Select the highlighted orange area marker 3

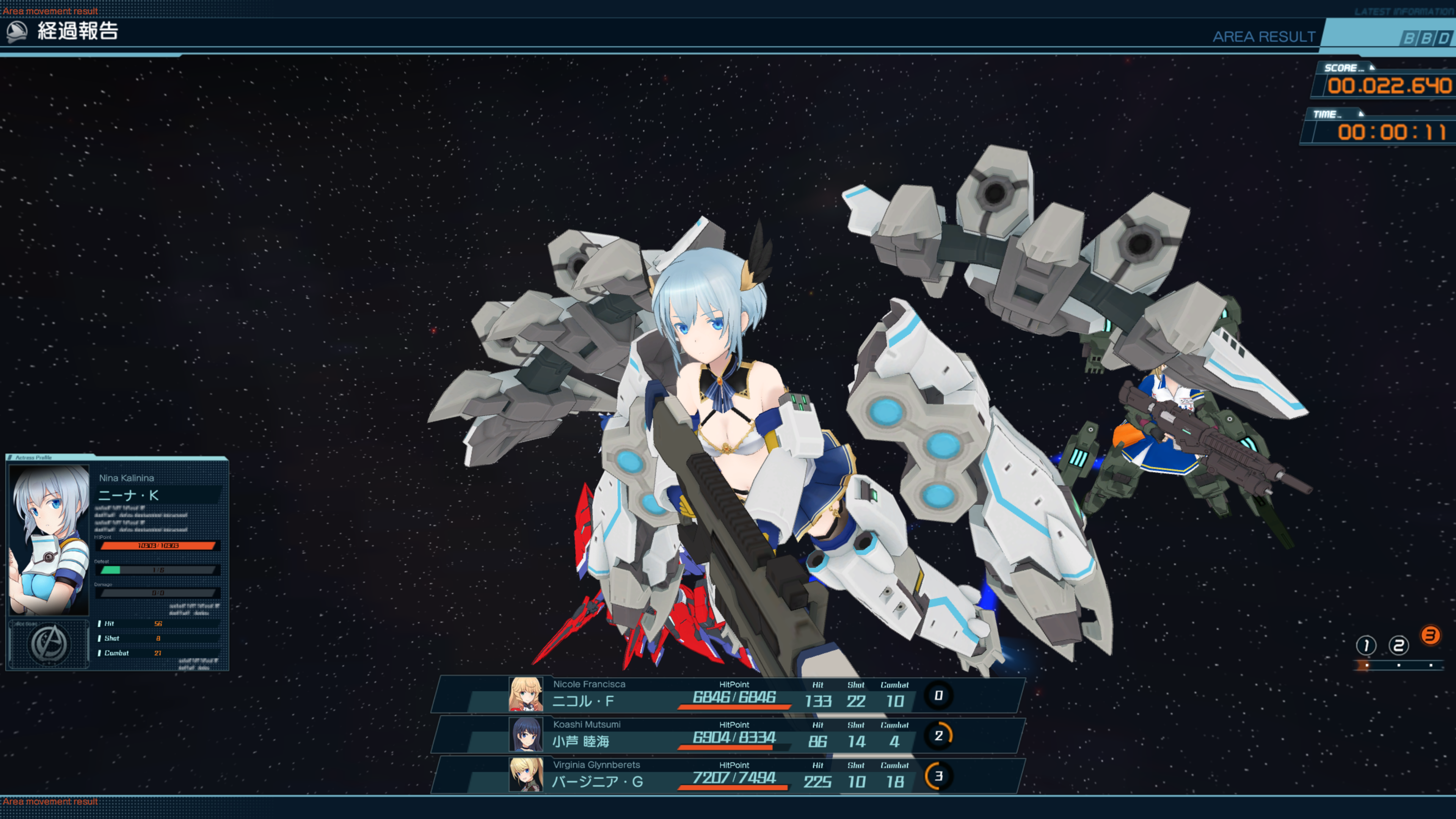pos(1431,636)
